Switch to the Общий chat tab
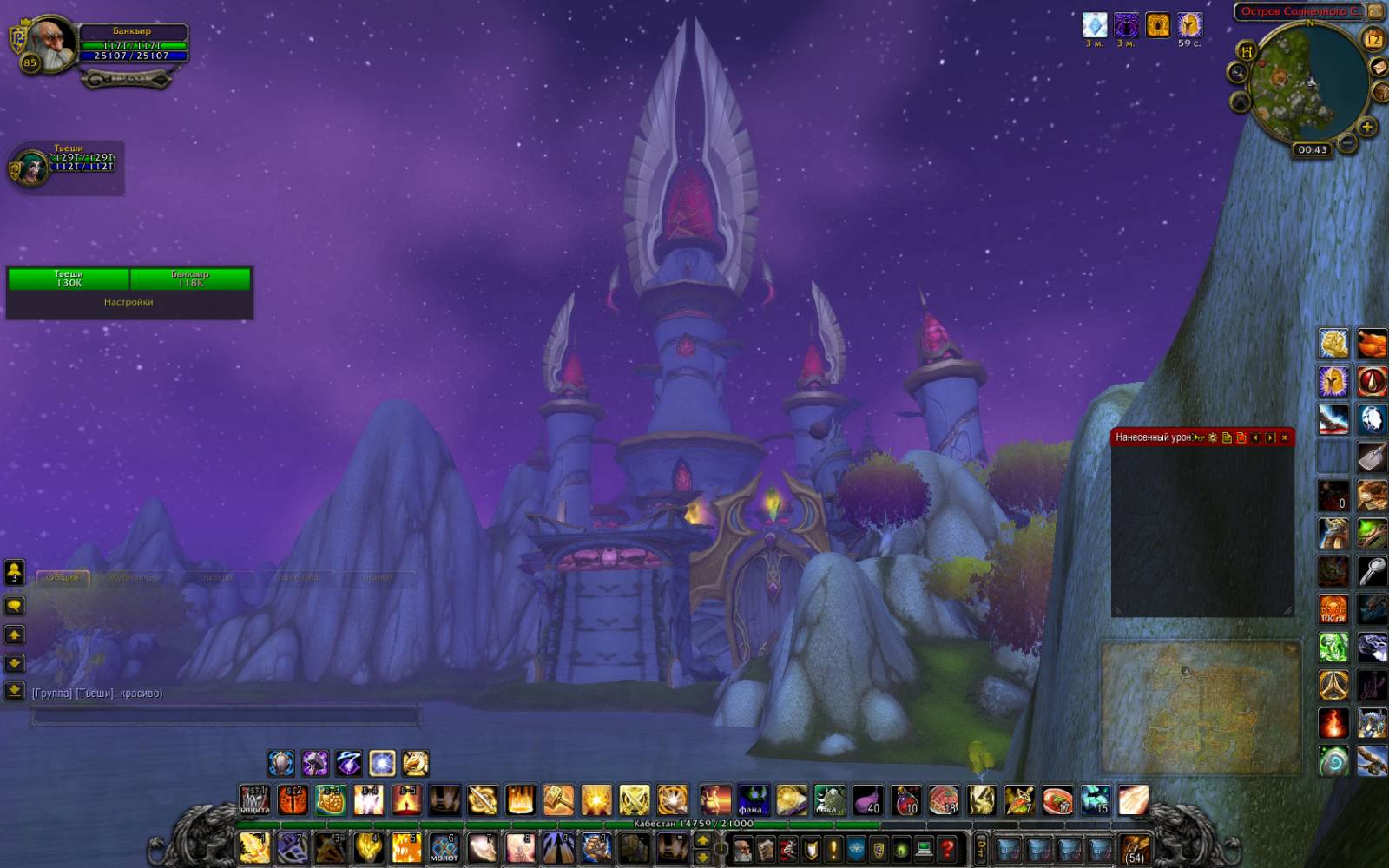The height and width of the screenshot is (868, 1389). (63, 577)
